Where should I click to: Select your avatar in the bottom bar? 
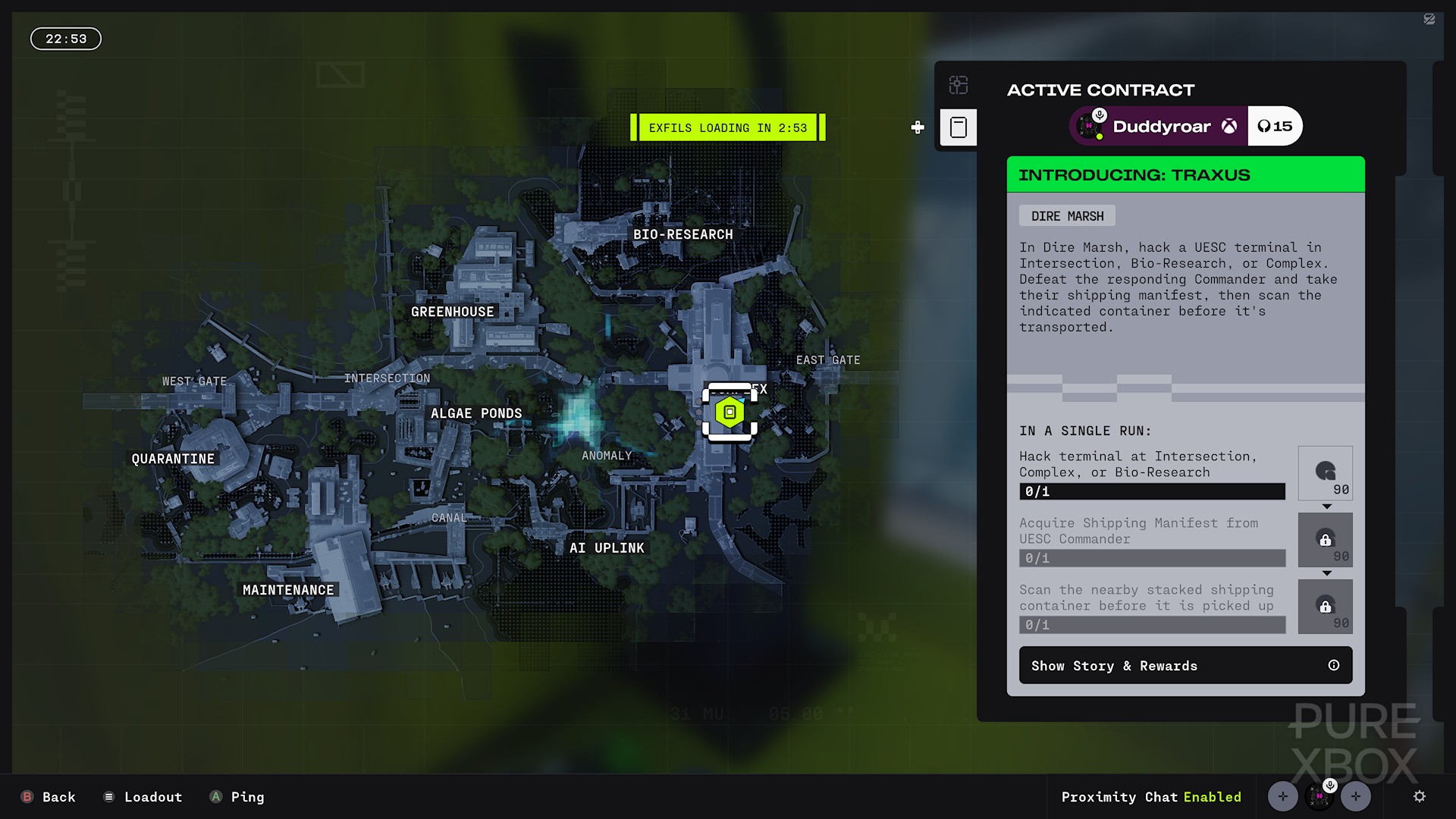click(1319, 796)
